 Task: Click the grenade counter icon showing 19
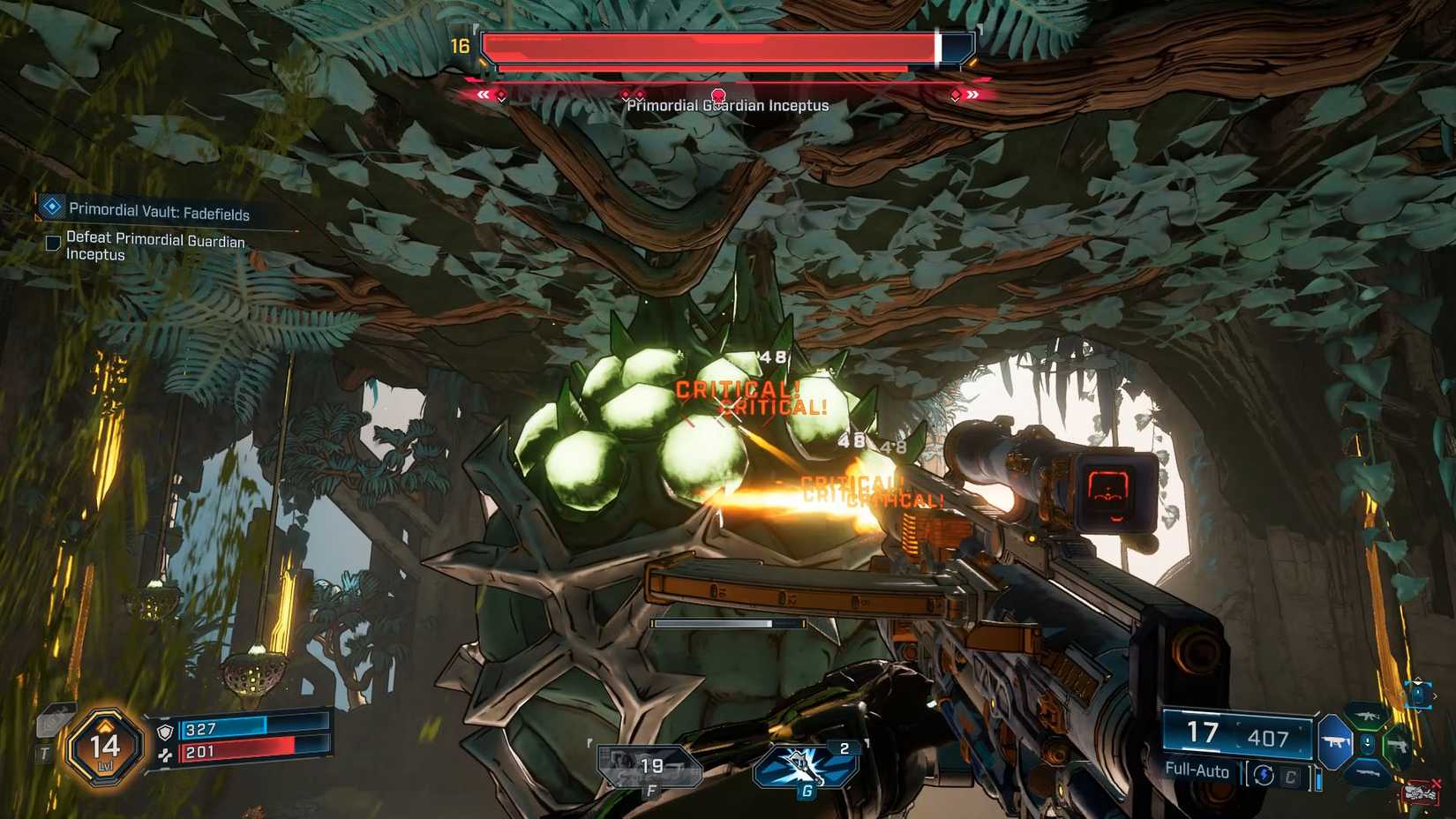pos(651,766)
